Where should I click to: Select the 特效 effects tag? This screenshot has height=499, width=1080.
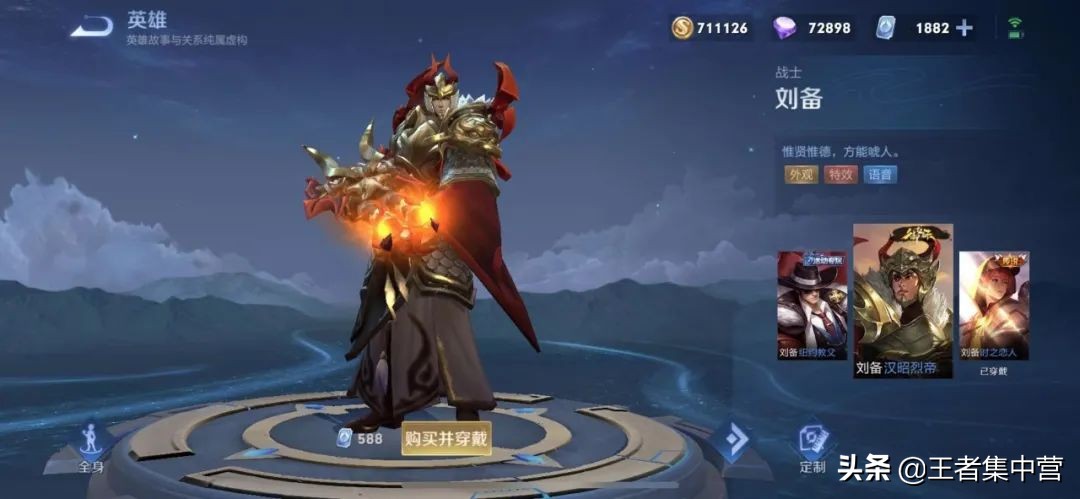[840, 174]
